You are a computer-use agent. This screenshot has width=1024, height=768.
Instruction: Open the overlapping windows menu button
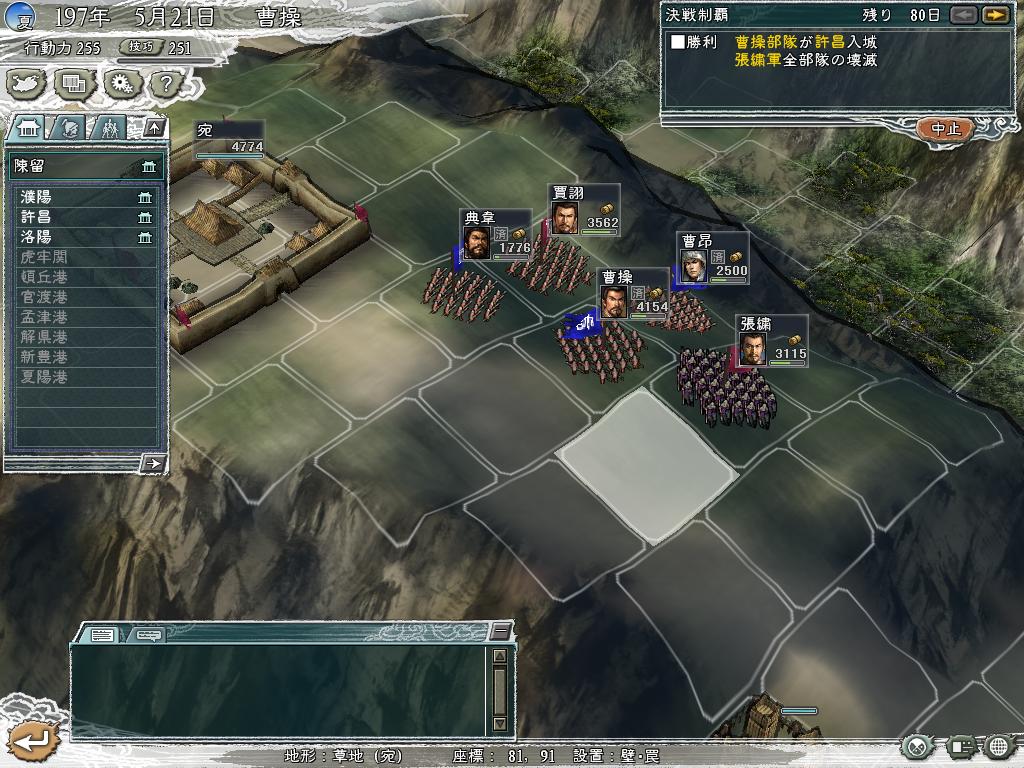(x=75, y=83)
